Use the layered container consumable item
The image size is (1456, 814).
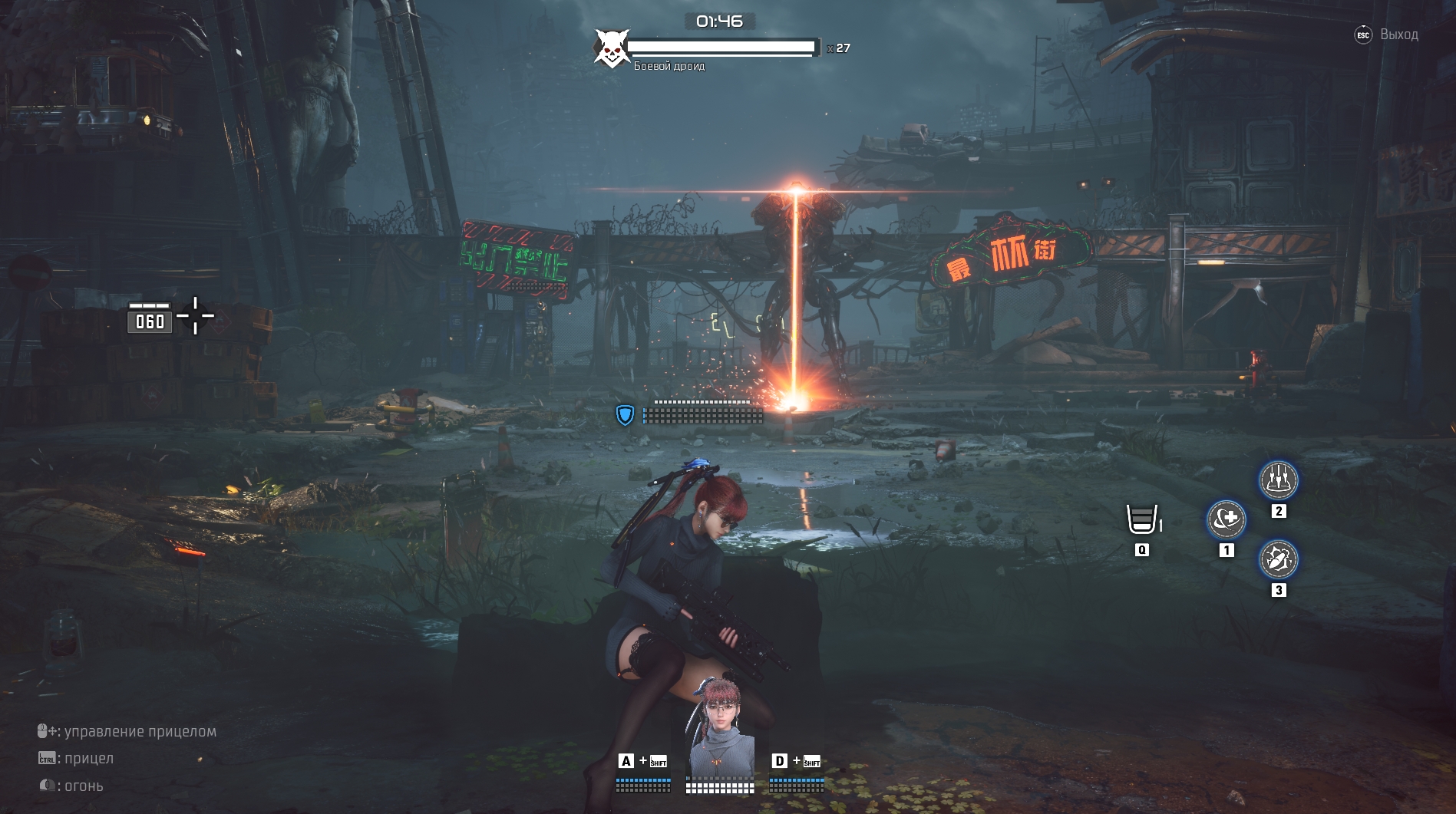[1141, 519]
